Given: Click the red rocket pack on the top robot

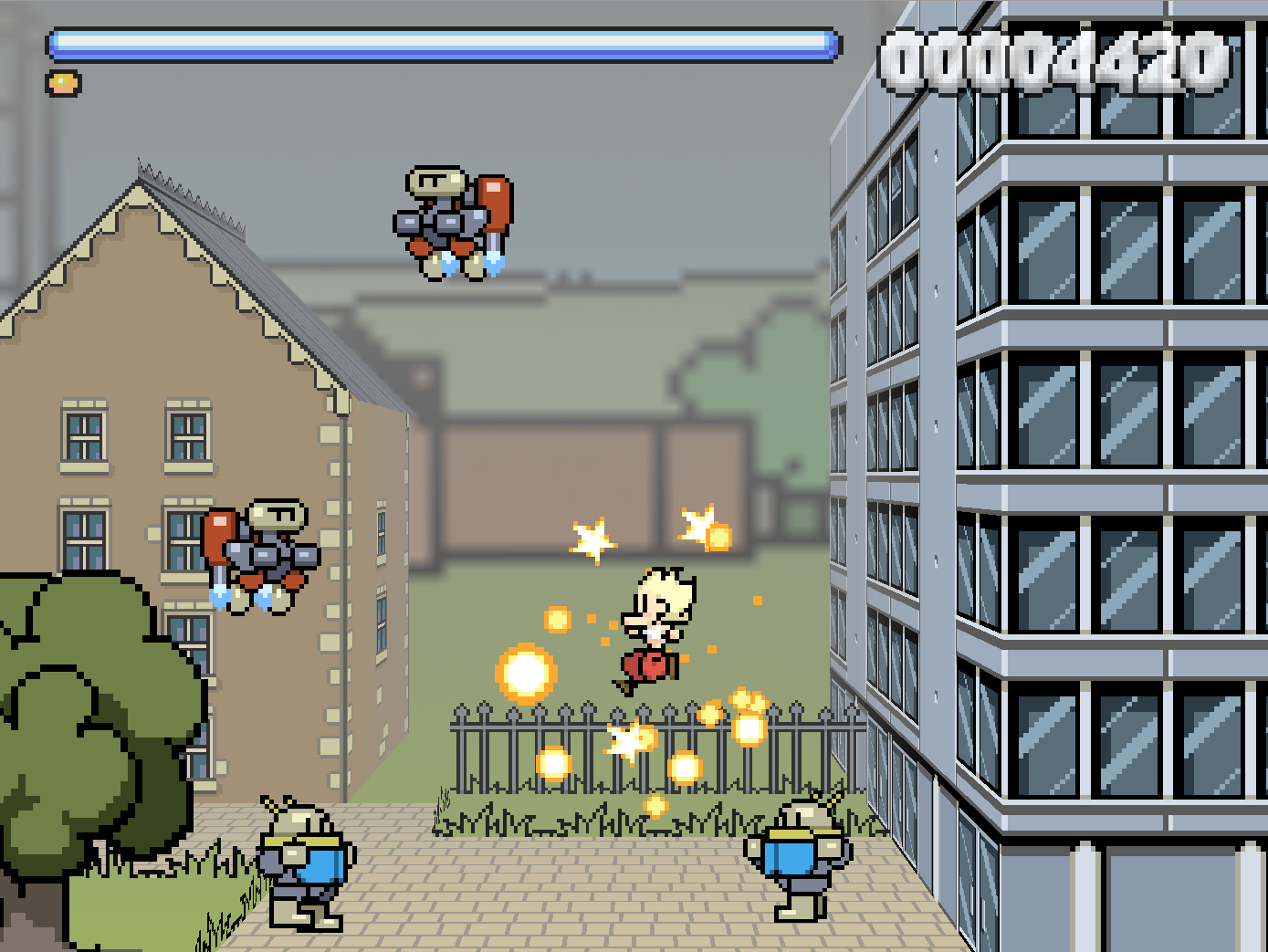Looking at the screenshot, I should [496, 201].
